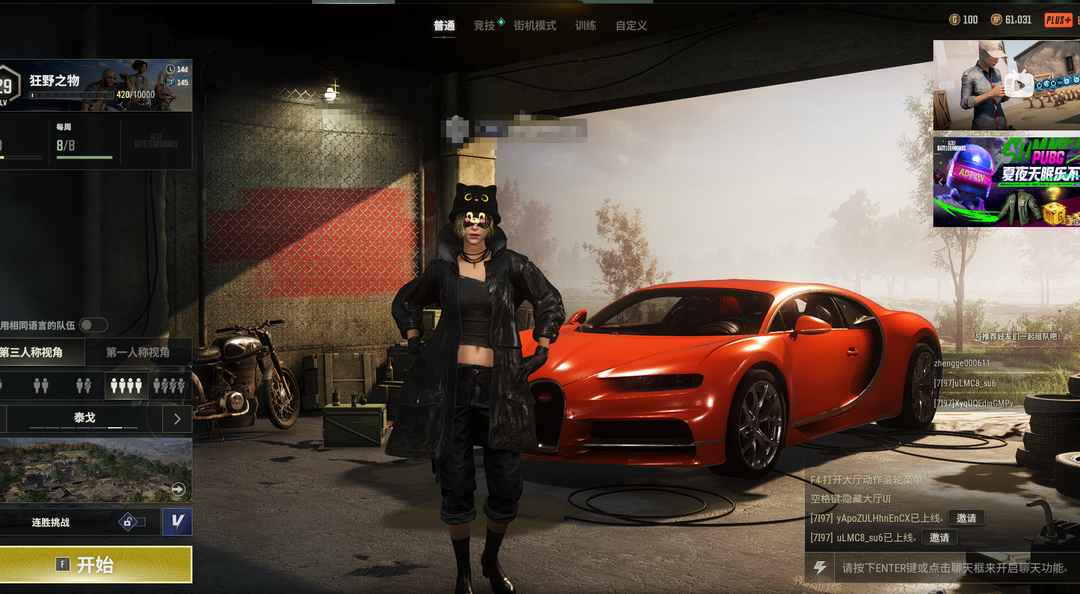
Task: Click the blue V badge button
Action: click(x=177, y=522)
